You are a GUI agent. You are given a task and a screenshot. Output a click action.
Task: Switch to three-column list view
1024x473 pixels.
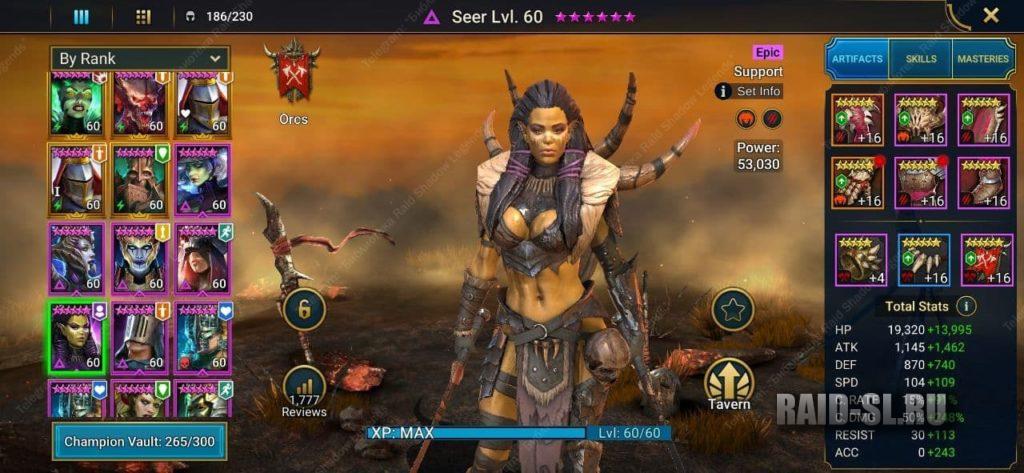pyautogui.click(x=81, y=16)
